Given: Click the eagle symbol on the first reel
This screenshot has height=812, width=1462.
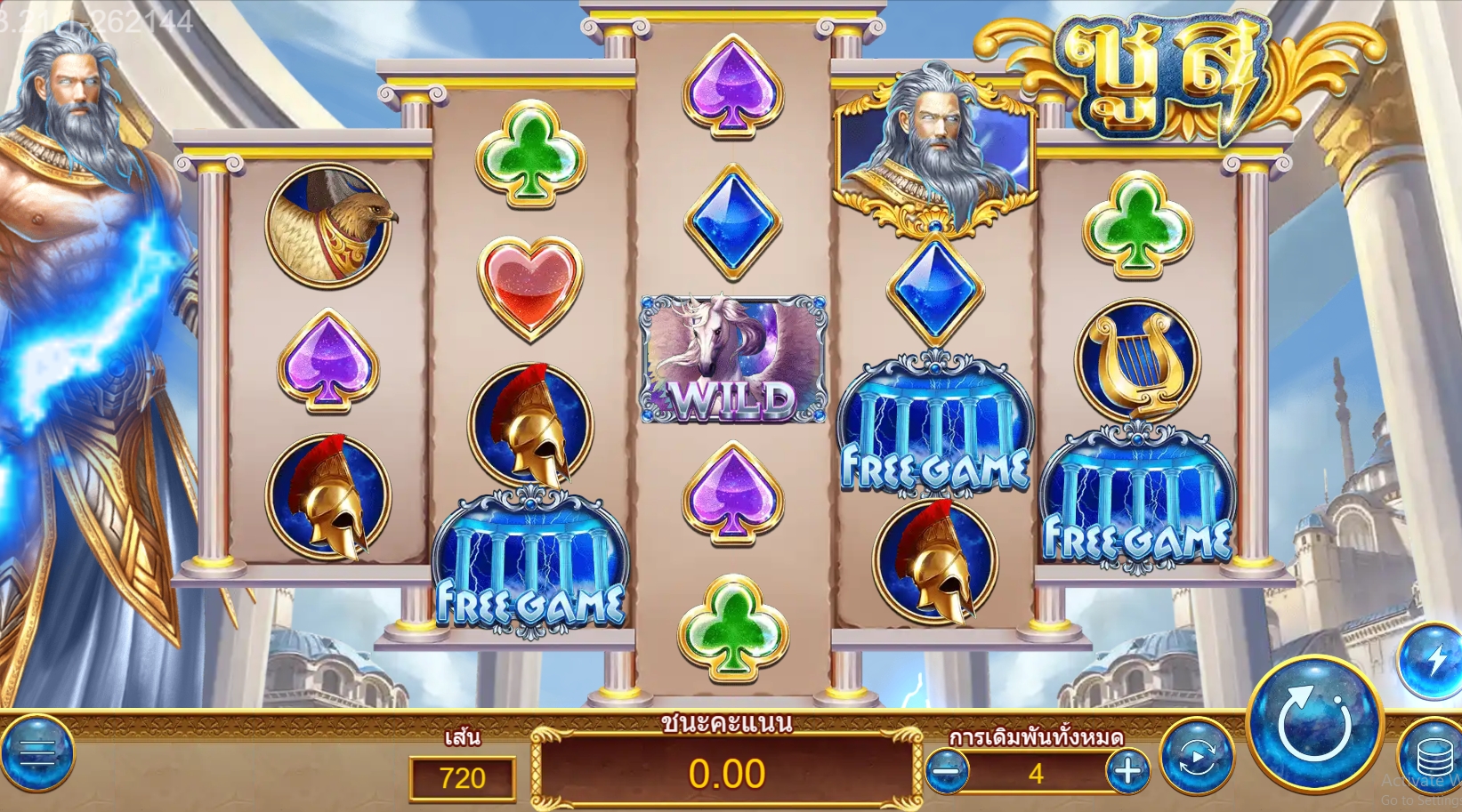Looking at the screenshot, I should click(x=329, y=224).
